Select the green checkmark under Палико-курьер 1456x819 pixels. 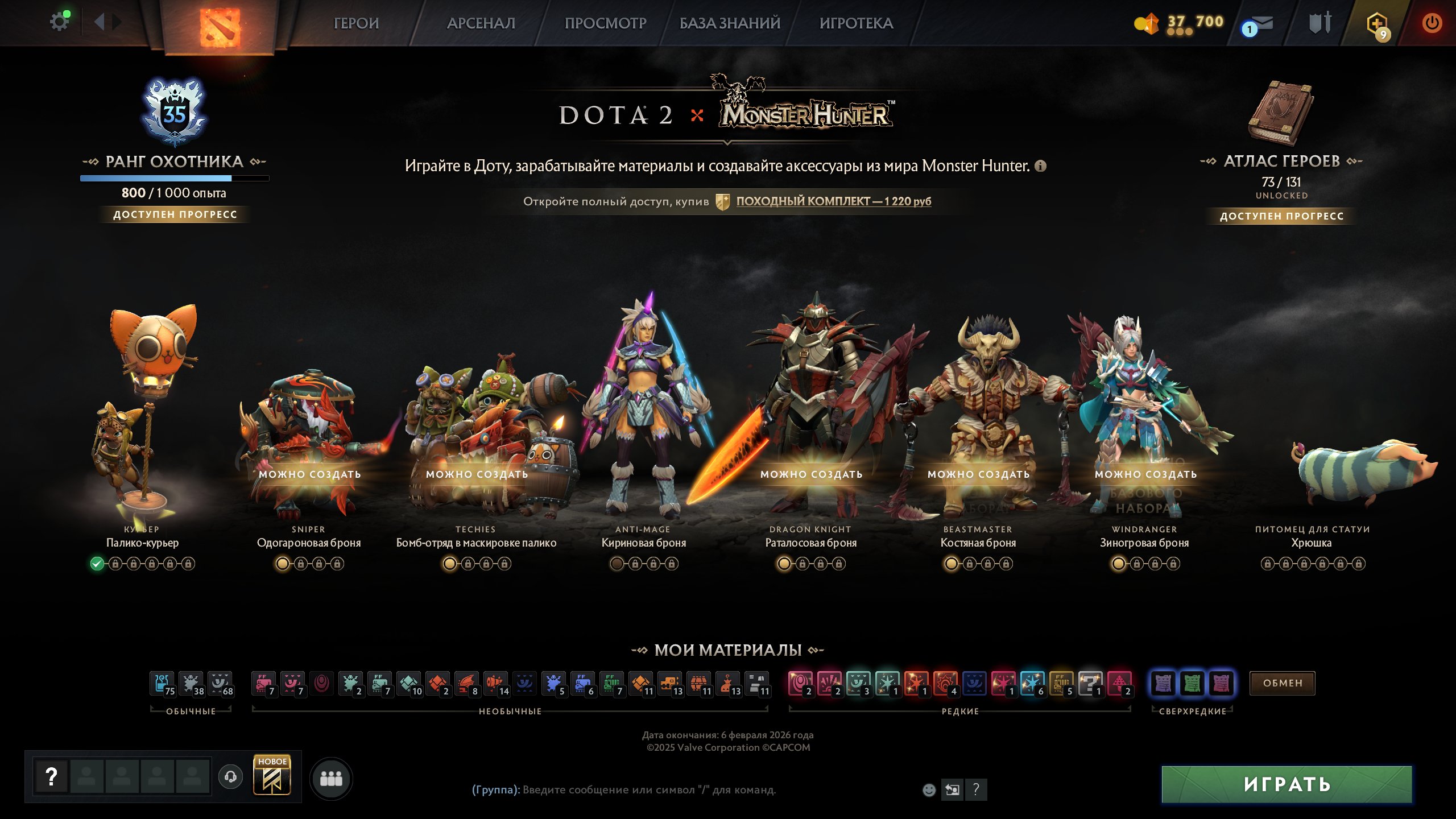click(x=97, y=564)
